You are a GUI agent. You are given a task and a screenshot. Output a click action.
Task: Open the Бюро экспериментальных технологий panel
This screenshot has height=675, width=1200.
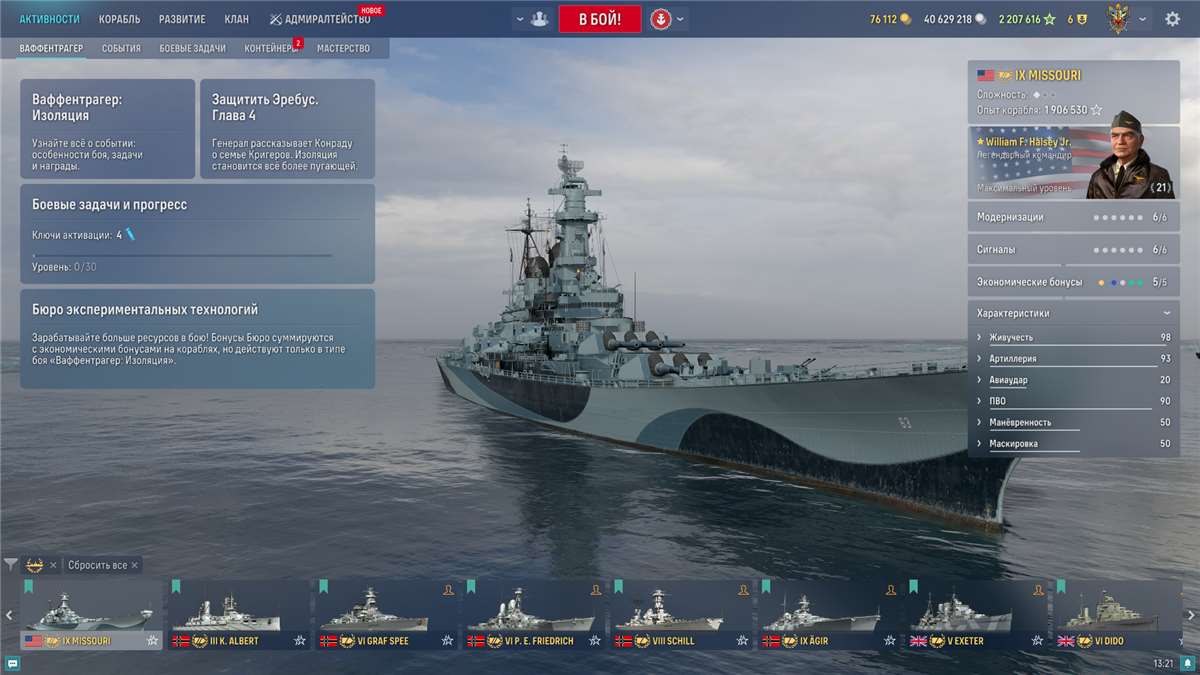click(x=197, y=338)
